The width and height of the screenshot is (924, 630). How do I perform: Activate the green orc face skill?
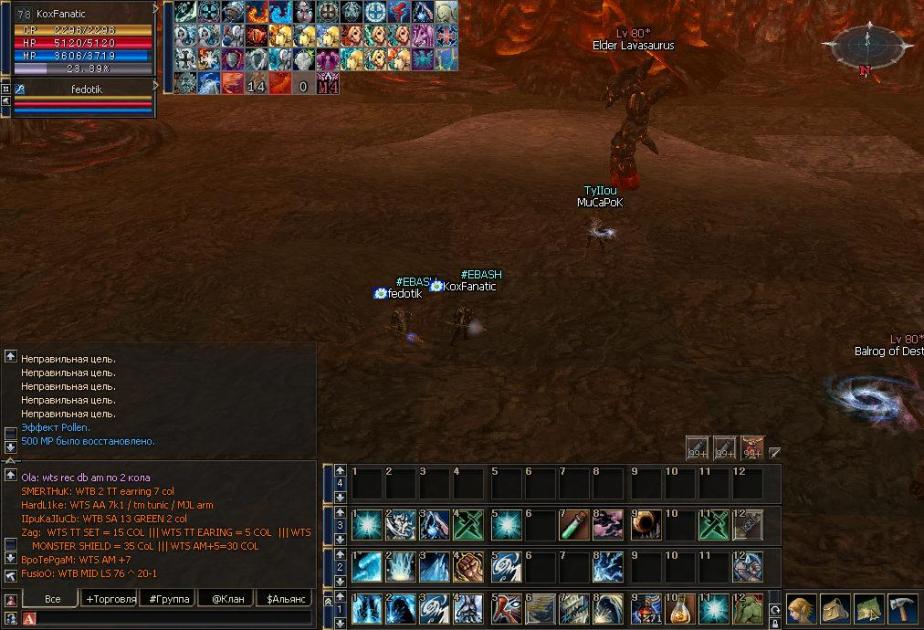[747, 608]
